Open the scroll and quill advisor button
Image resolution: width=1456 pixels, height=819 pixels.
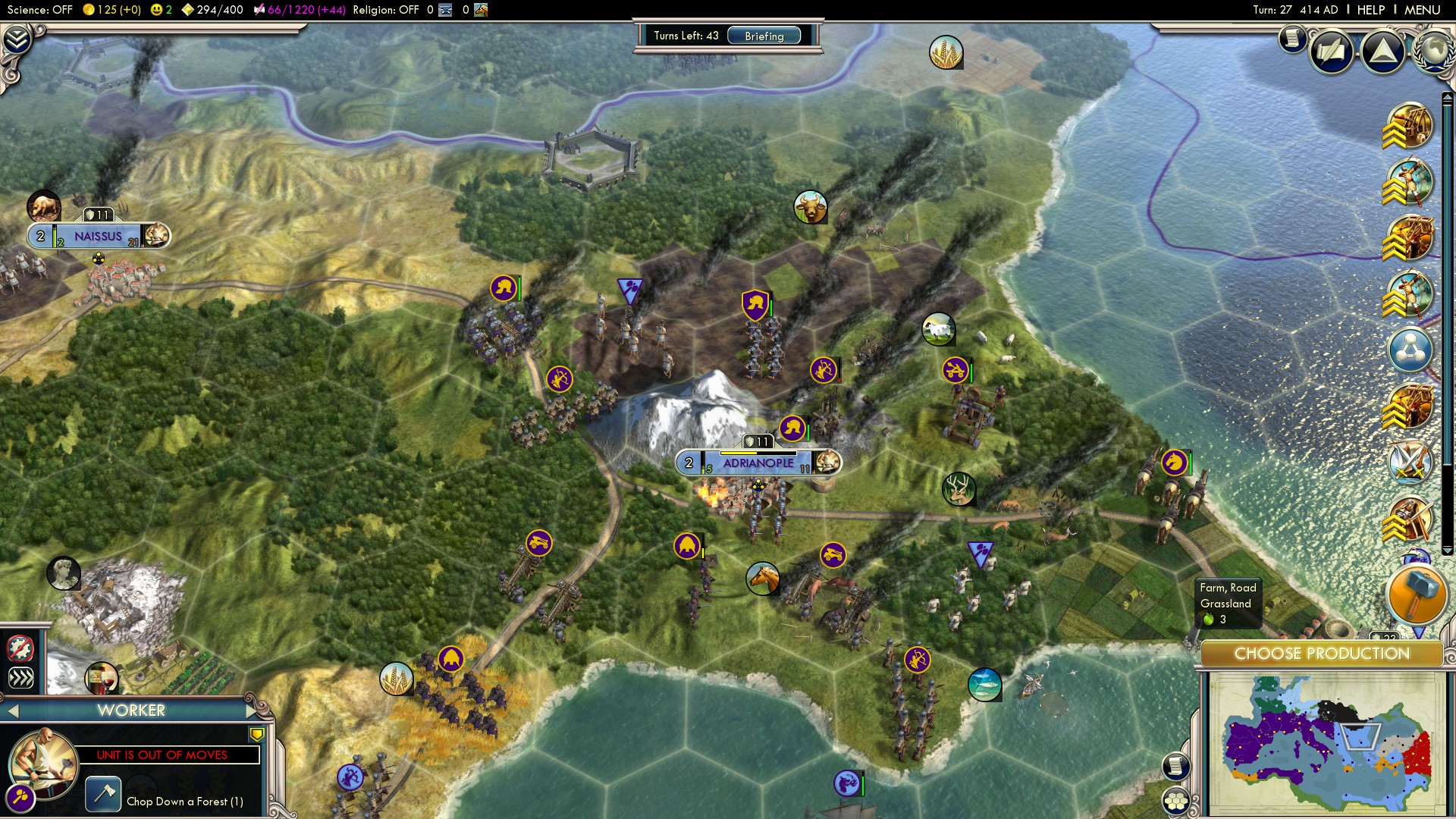tap(1331, 52)
